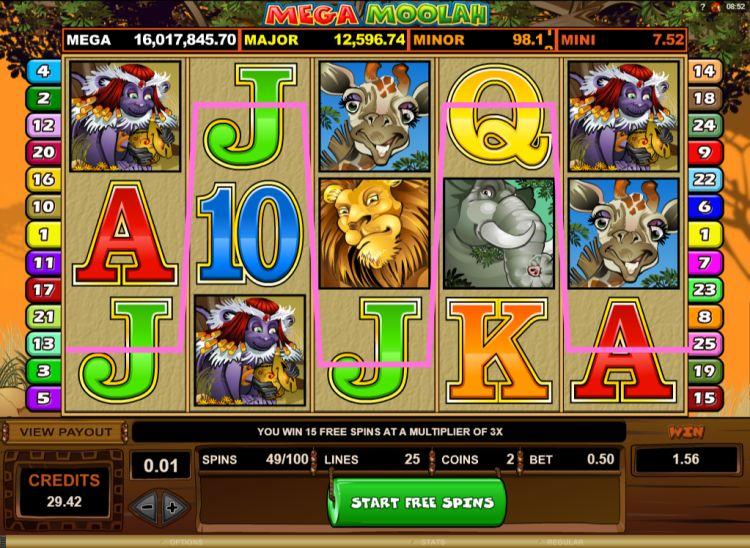Increase coin size with the plus button
The height and width of the screenshot is (548, 750).
[x=171, y=506]
